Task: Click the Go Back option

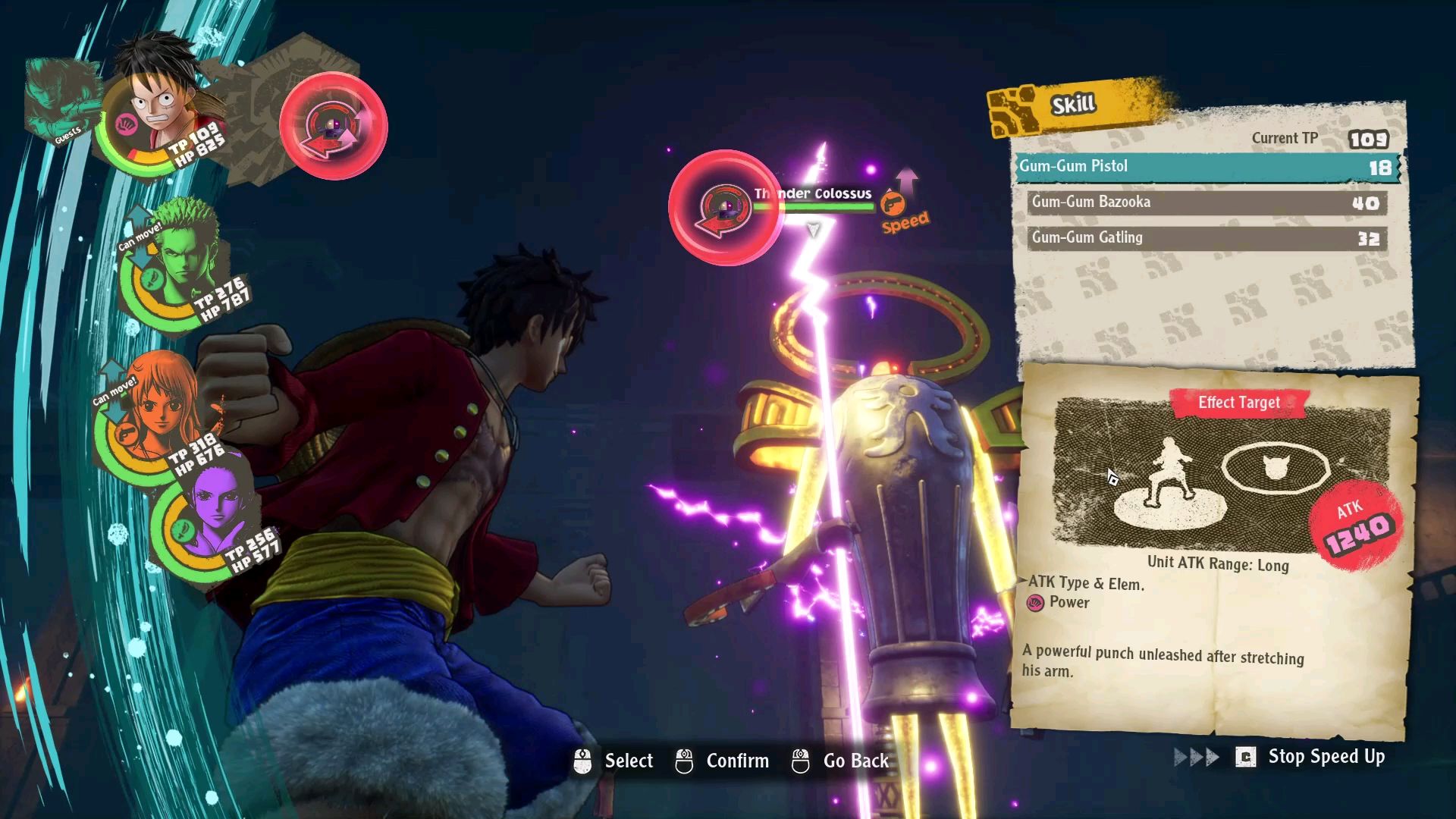Action: coord(840,761)
